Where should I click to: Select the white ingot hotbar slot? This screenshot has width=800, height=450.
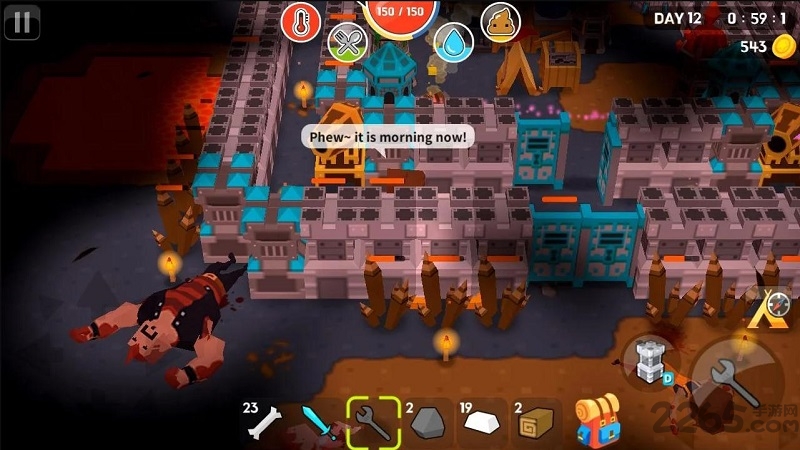(480, 423)
